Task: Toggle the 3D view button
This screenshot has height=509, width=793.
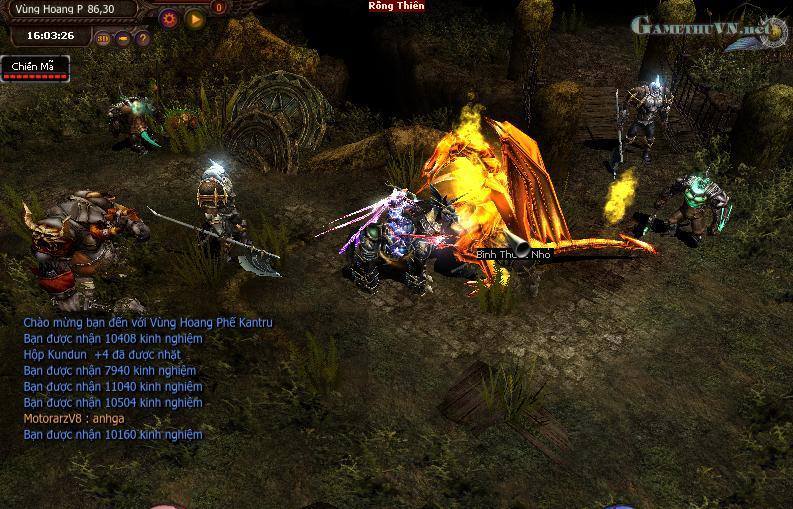Action: pyautogui.click(x=103, y=39)
